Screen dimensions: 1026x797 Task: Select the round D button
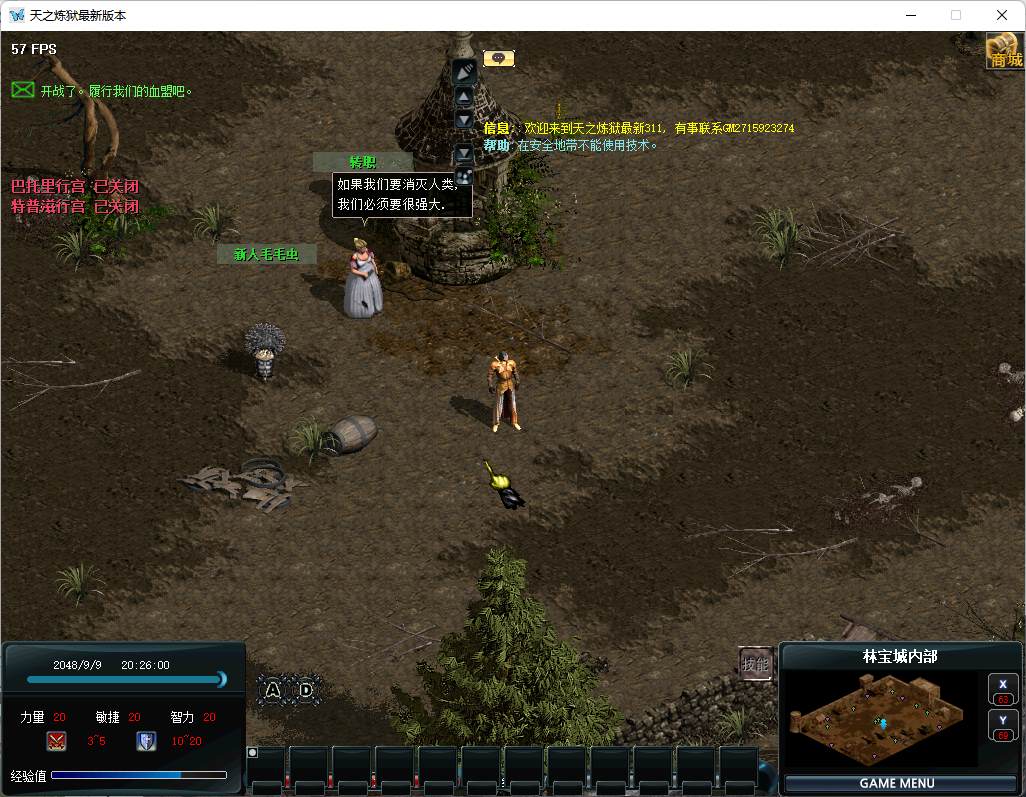(306, 689)
